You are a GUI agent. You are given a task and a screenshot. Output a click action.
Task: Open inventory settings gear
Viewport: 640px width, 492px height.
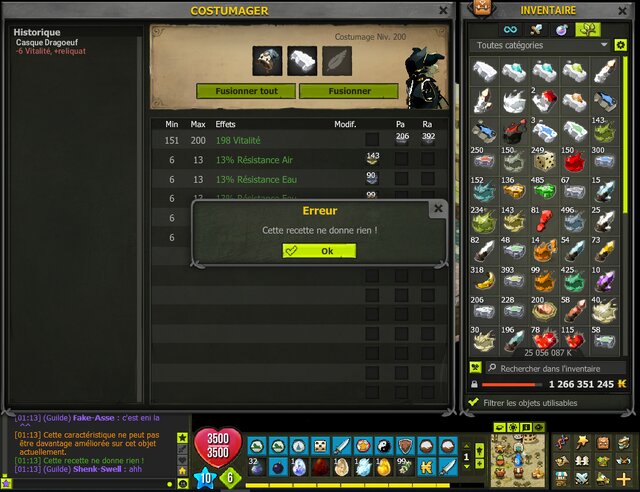[621, 45]
